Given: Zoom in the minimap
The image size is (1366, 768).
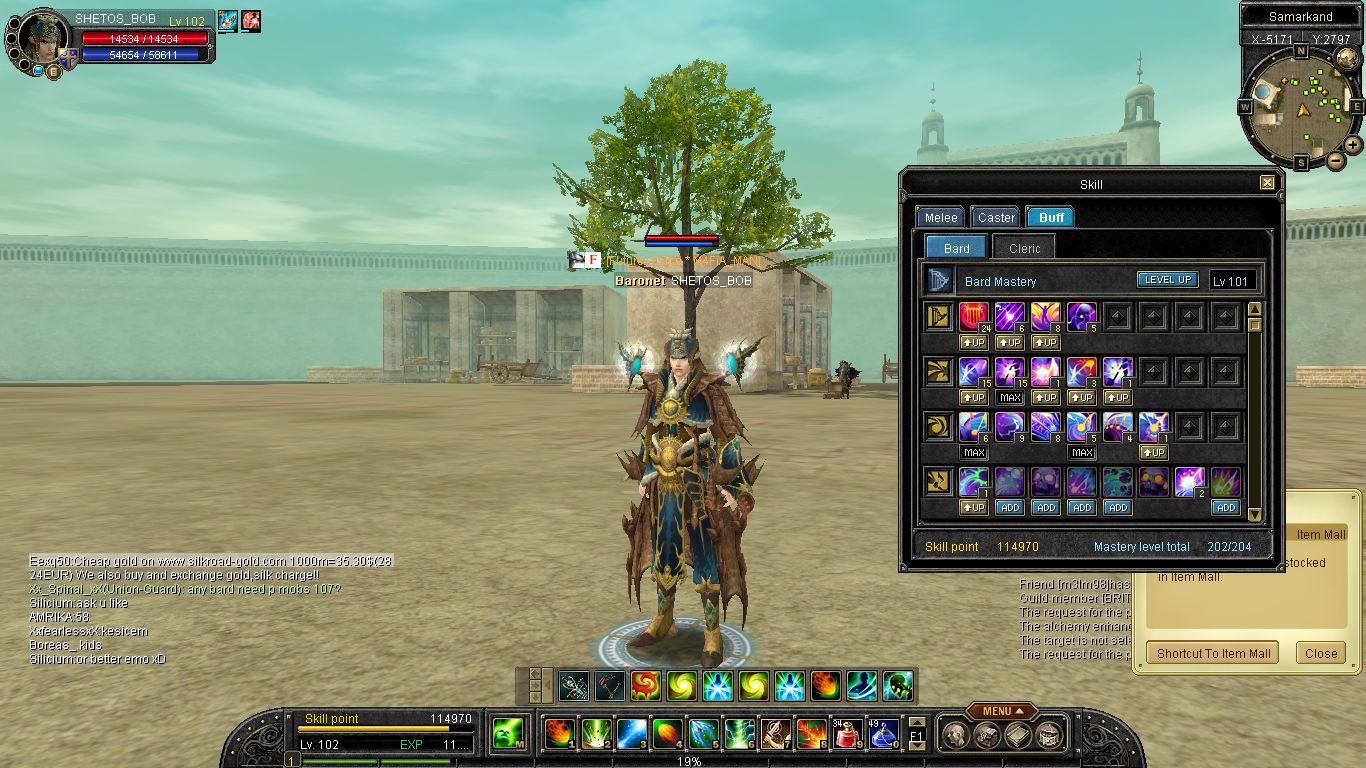Looking at the screenshot, I should (x=1353, y=144).
